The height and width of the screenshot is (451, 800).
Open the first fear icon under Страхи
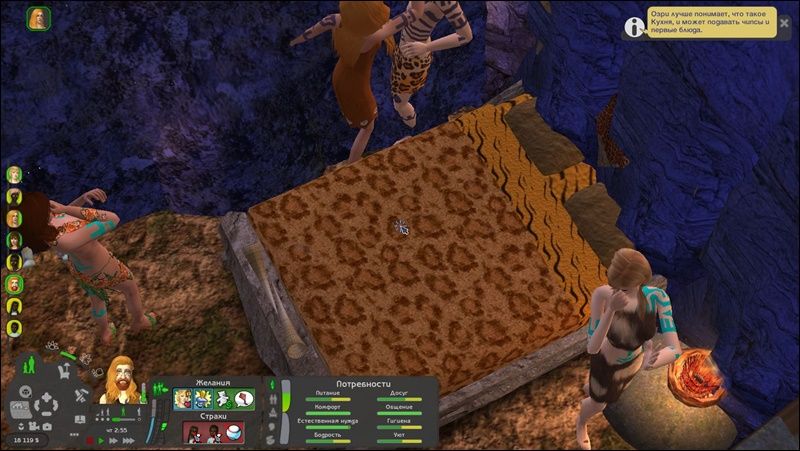tap(193, 433)
